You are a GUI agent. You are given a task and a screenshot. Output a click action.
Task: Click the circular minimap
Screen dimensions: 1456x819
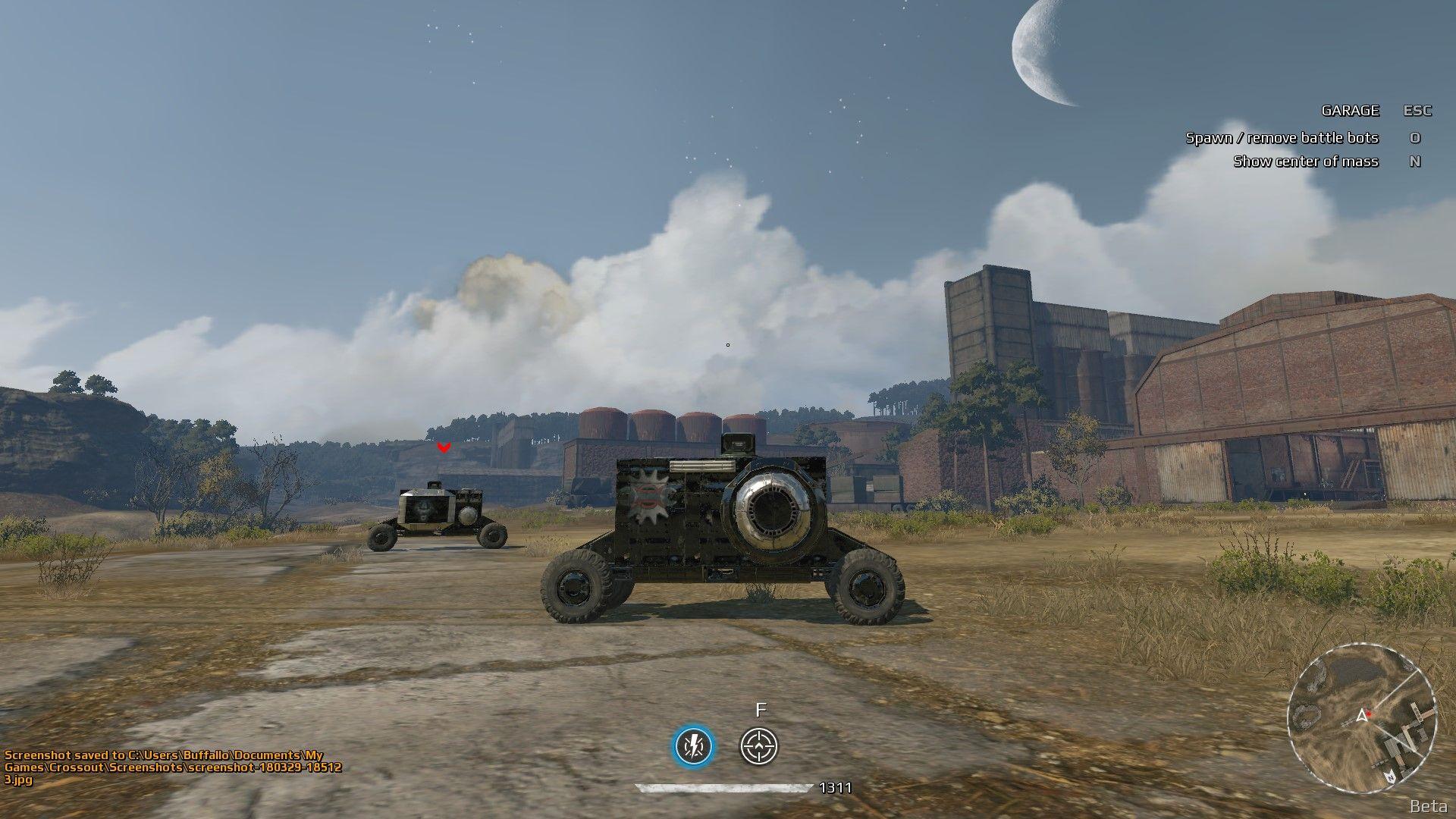point(1362,717)
